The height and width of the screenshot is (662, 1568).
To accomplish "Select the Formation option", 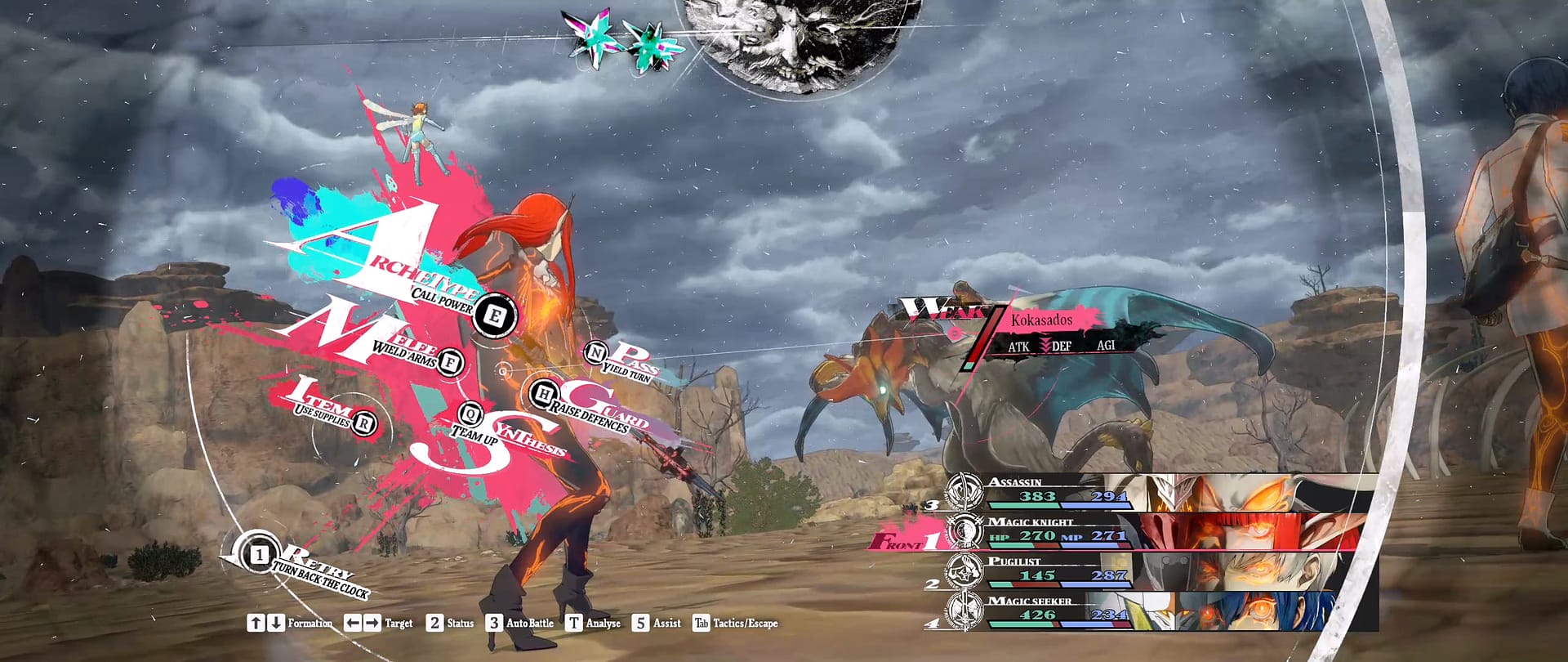I will (290, 623).
